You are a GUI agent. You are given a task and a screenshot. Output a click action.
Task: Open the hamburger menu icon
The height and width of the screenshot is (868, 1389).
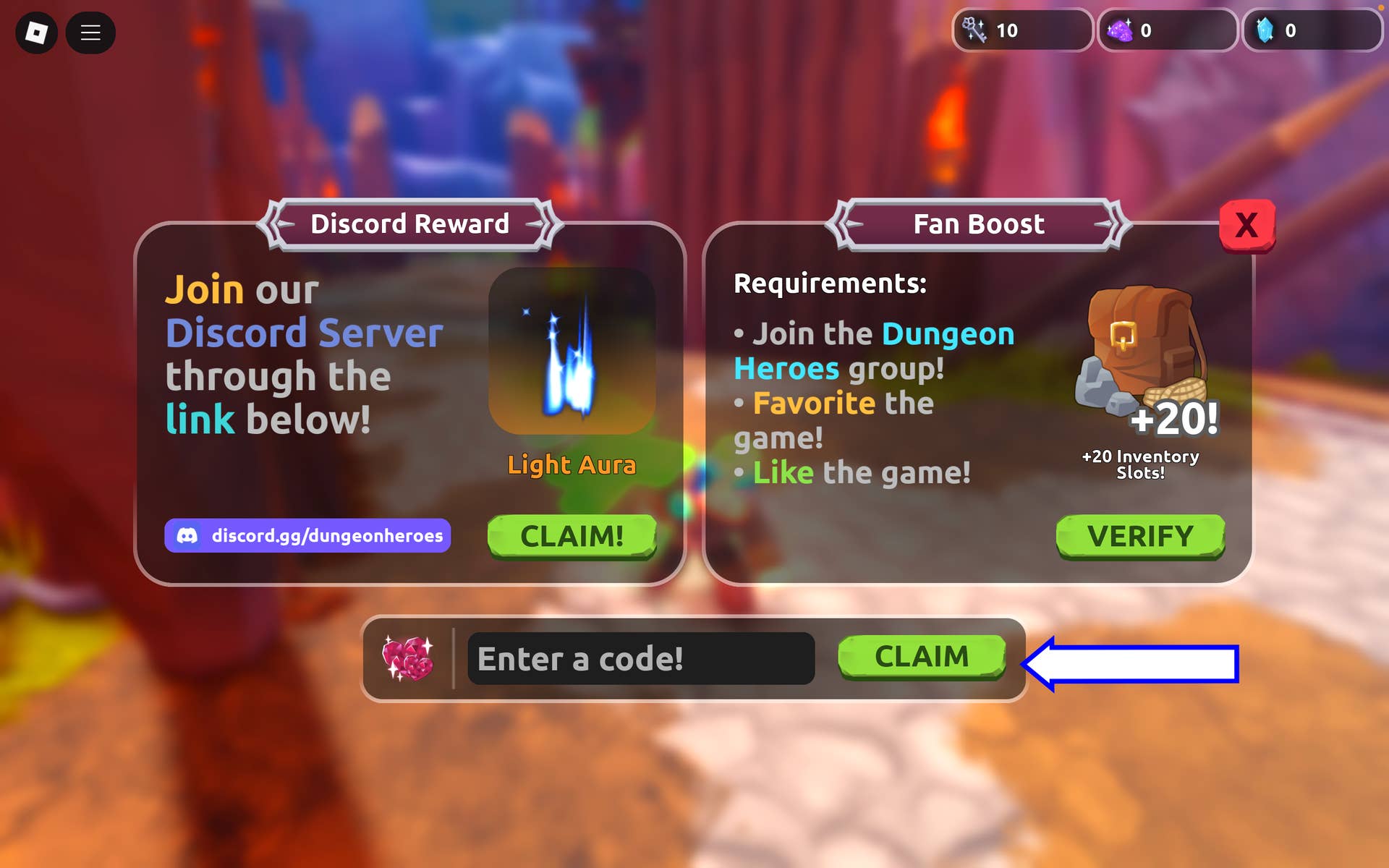(90, 33)
